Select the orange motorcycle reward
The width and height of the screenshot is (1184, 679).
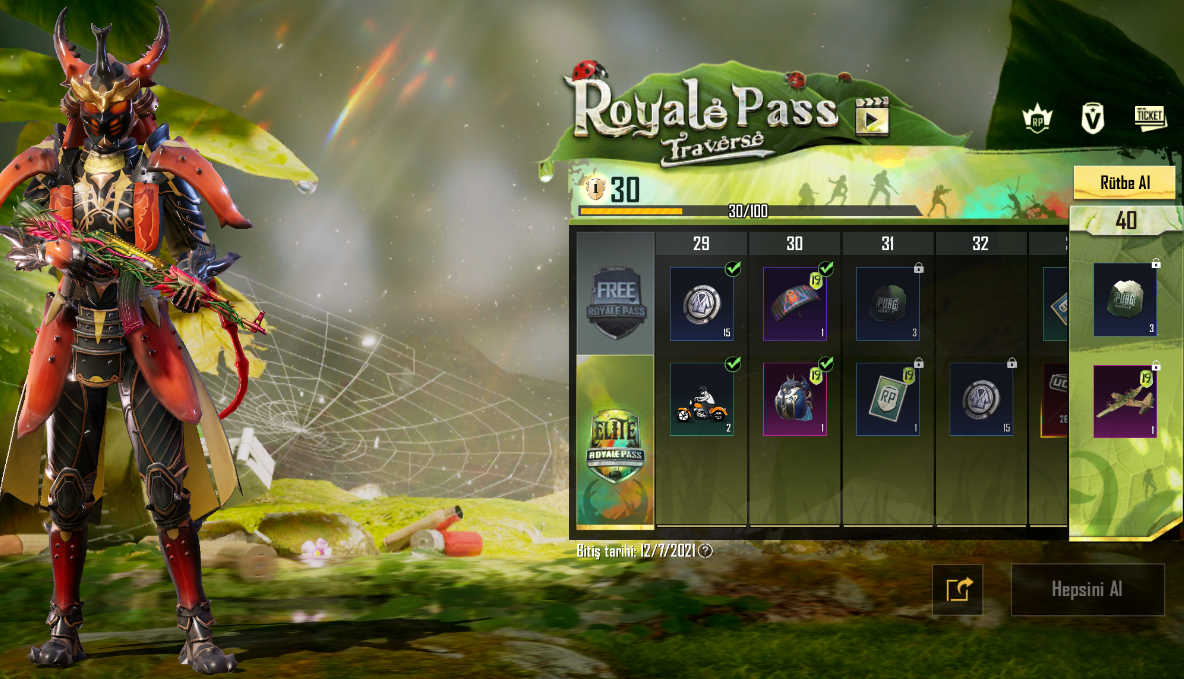pyautogui.click(x=701, y=399)
